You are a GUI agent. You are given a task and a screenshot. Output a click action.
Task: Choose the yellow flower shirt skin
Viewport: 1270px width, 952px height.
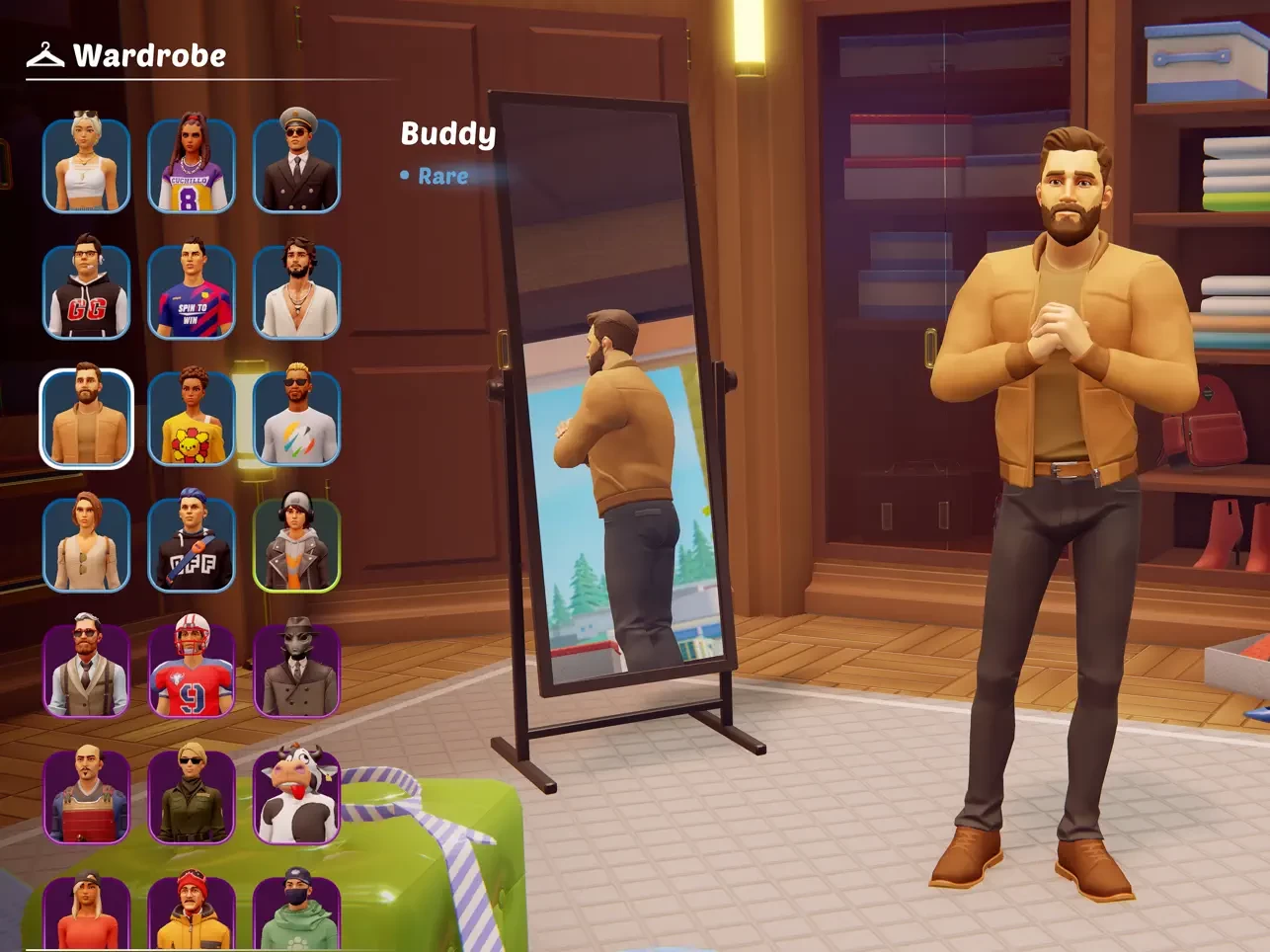[x=192, y=418]
